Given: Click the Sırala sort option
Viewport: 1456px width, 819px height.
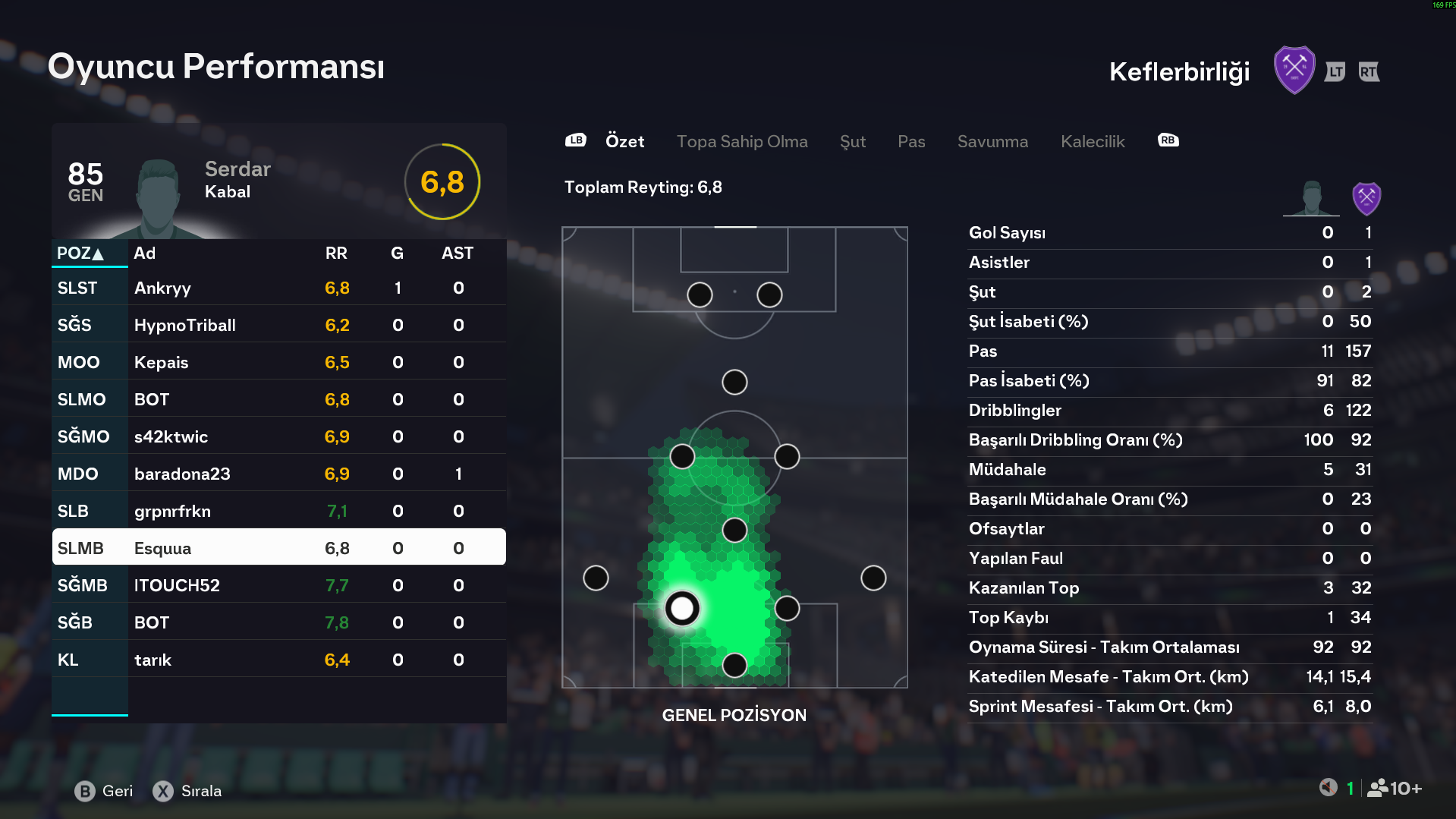Looking at the screenshot, I should [187, 791].
